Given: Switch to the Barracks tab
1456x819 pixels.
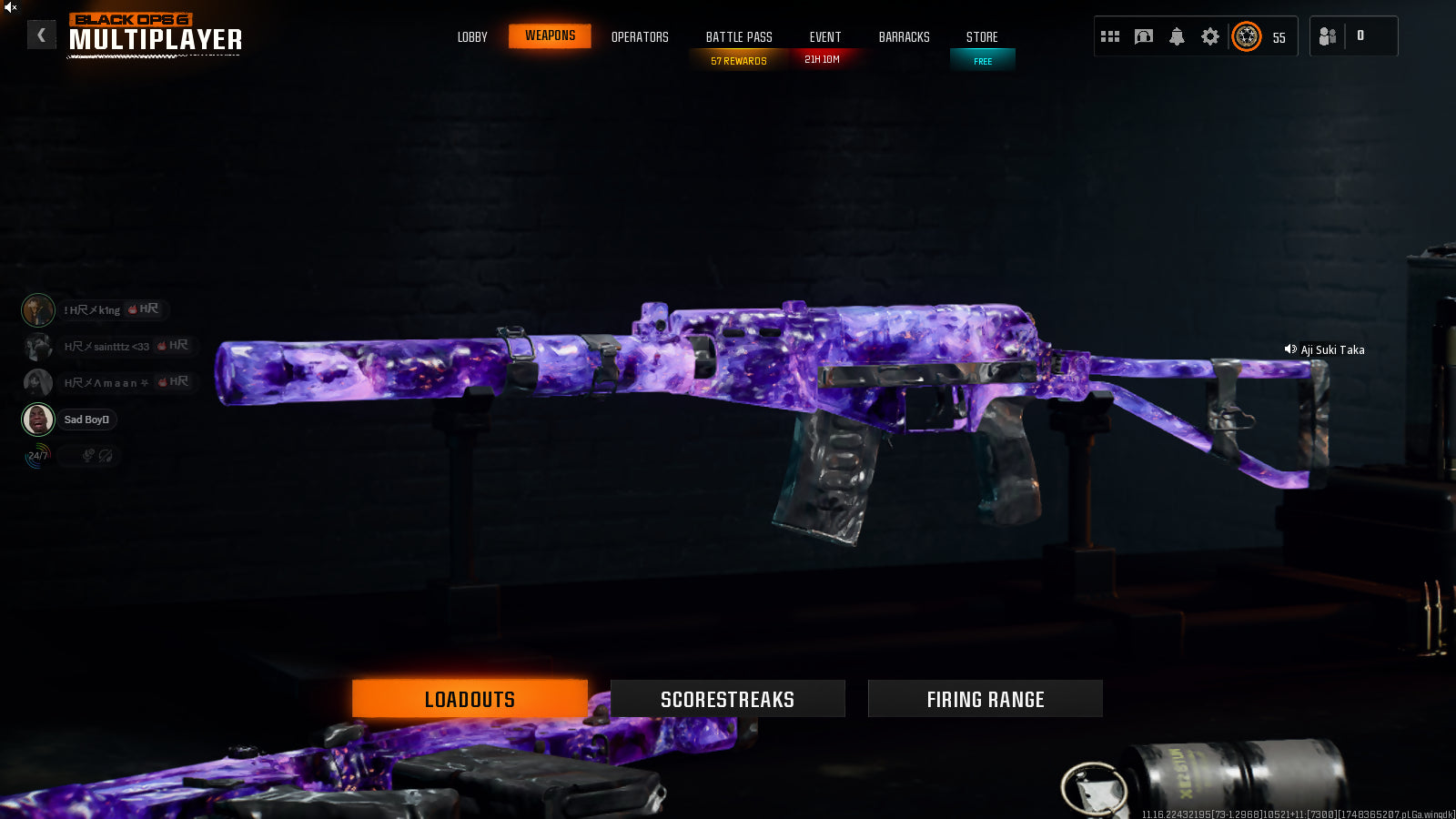Looking at the screenshot, I should 904,37.
